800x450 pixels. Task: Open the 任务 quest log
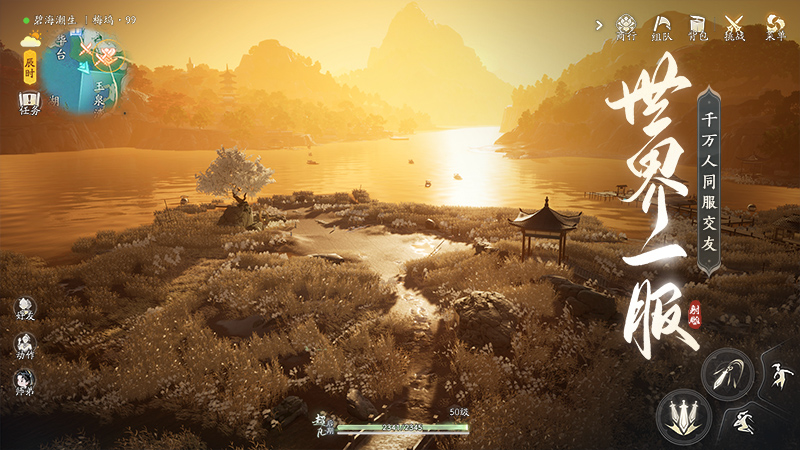(29, 102)
